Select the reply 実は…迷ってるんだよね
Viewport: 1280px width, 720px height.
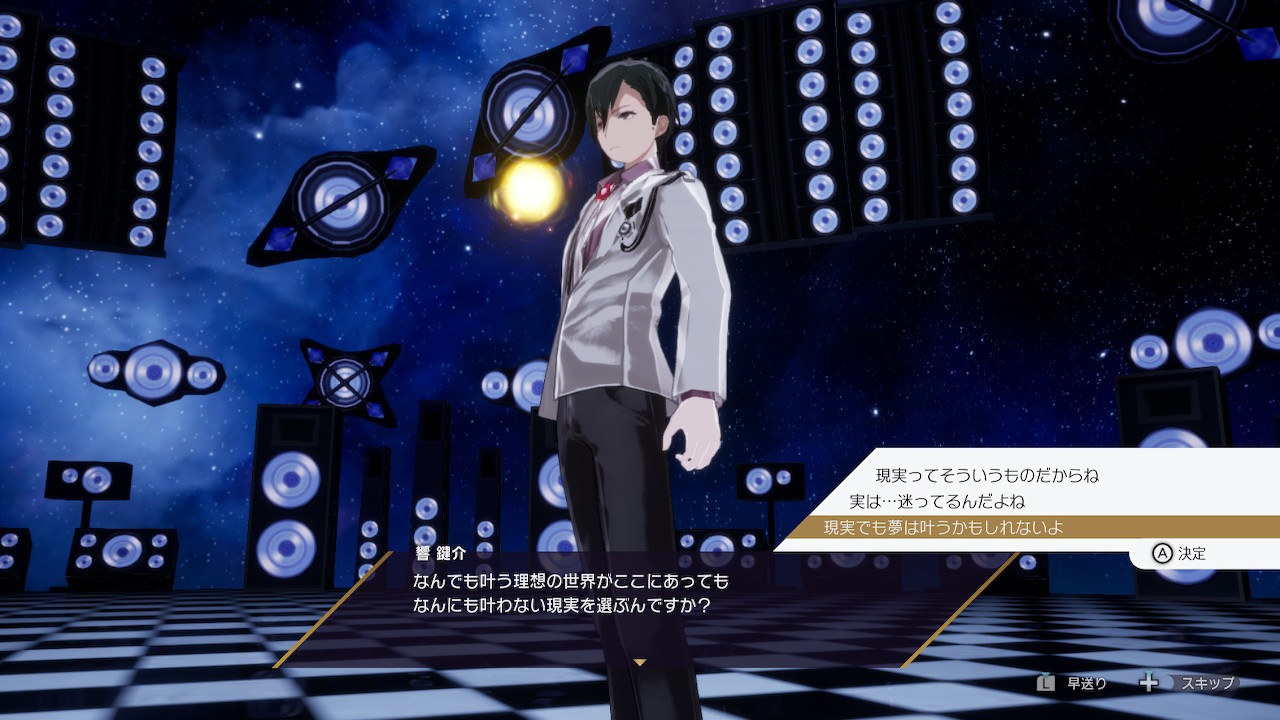936,501
